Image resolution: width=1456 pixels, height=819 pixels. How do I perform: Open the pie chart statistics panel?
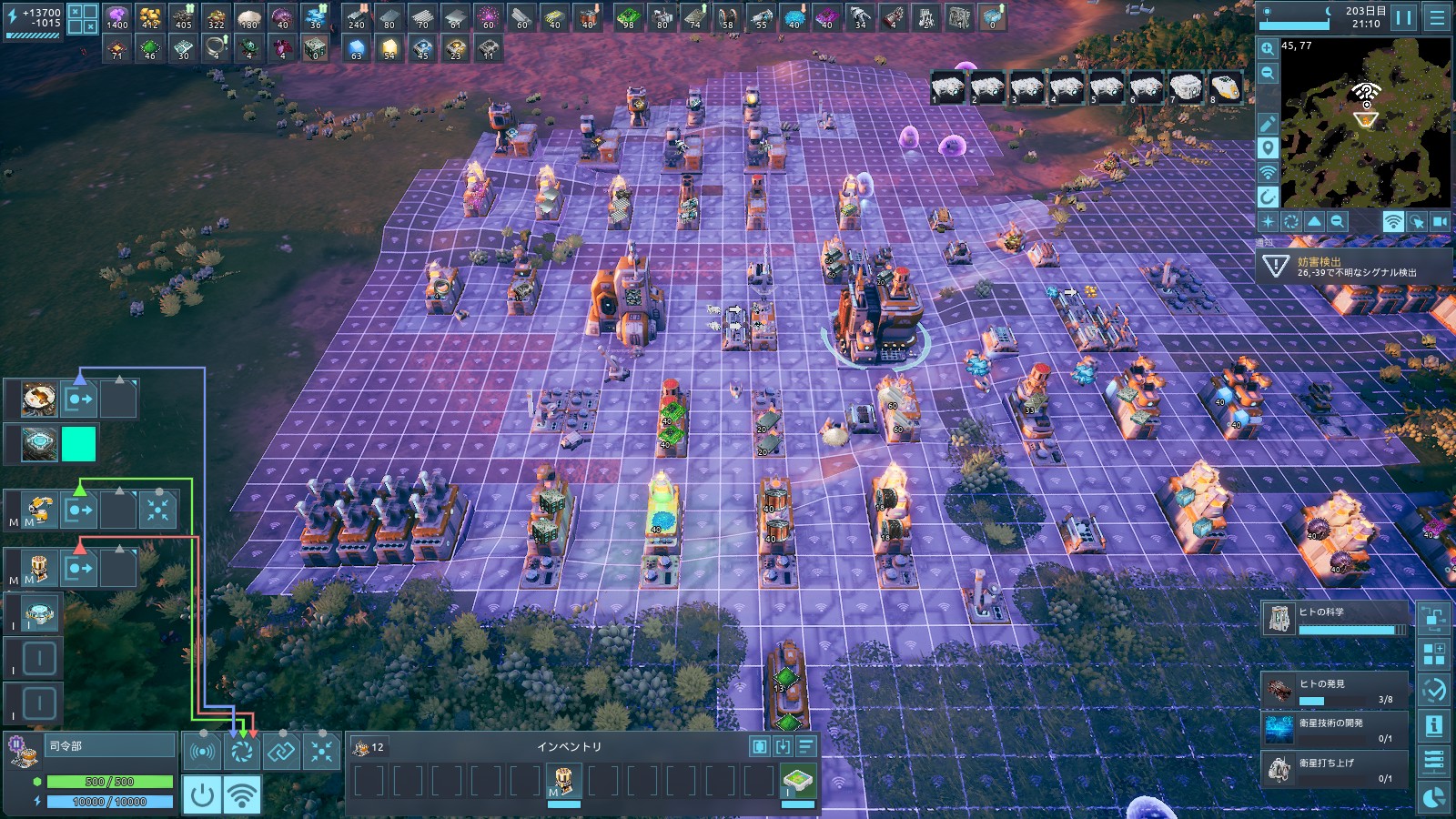click(1434, 797)
